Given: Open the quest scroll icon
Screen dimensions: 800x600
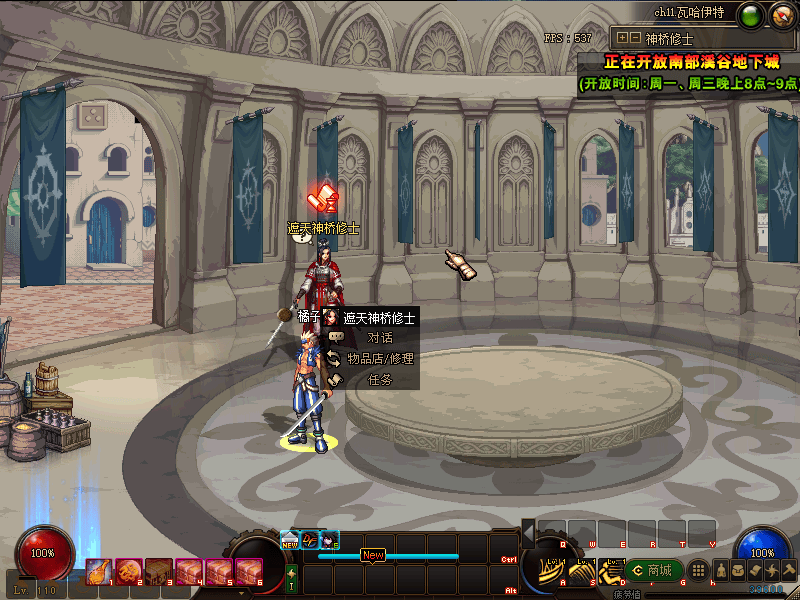Looking at the screenshot, I should pyautogui.click(x=754, y=570).
